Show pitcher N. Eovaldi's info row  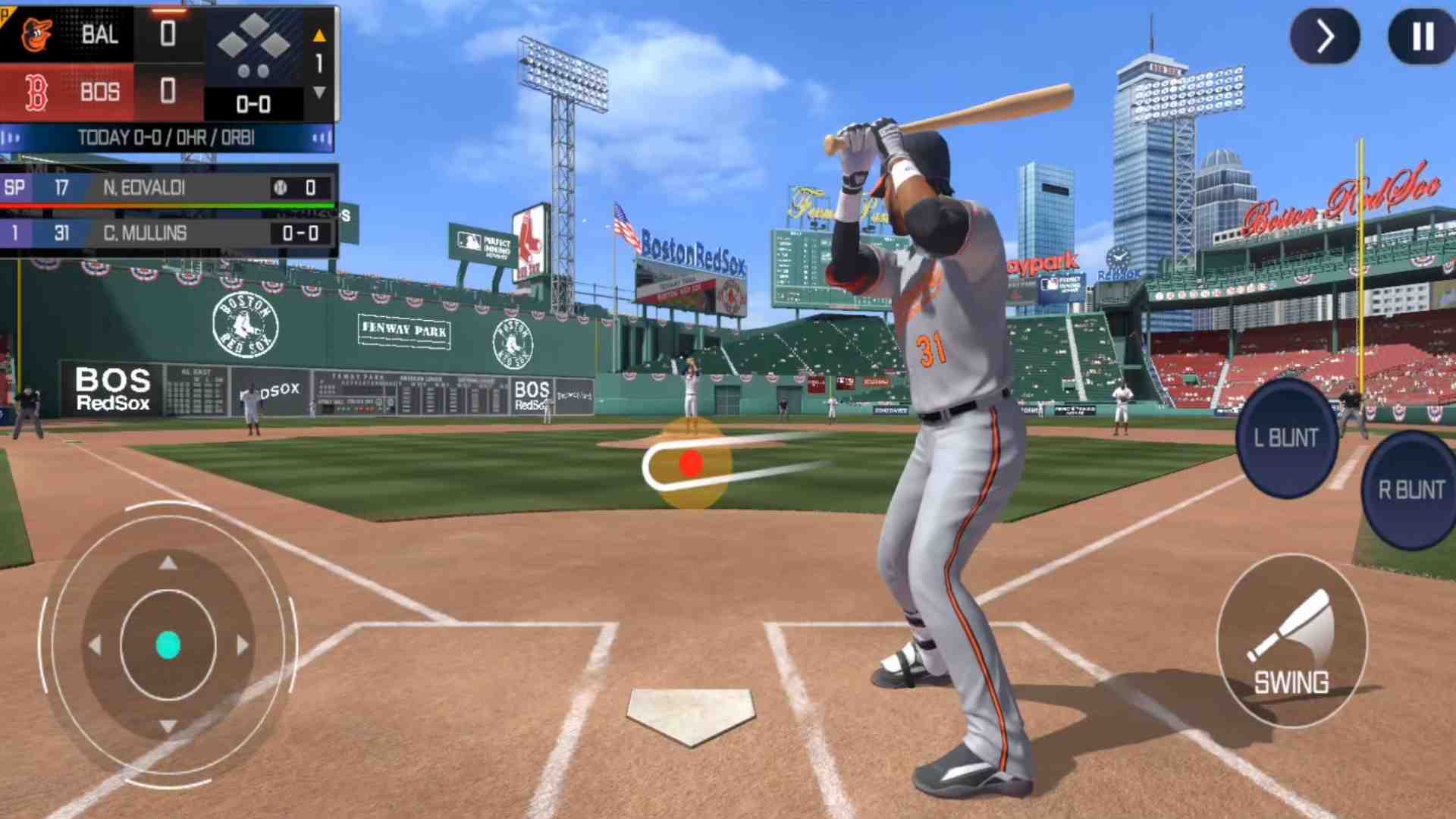point(168,187)
